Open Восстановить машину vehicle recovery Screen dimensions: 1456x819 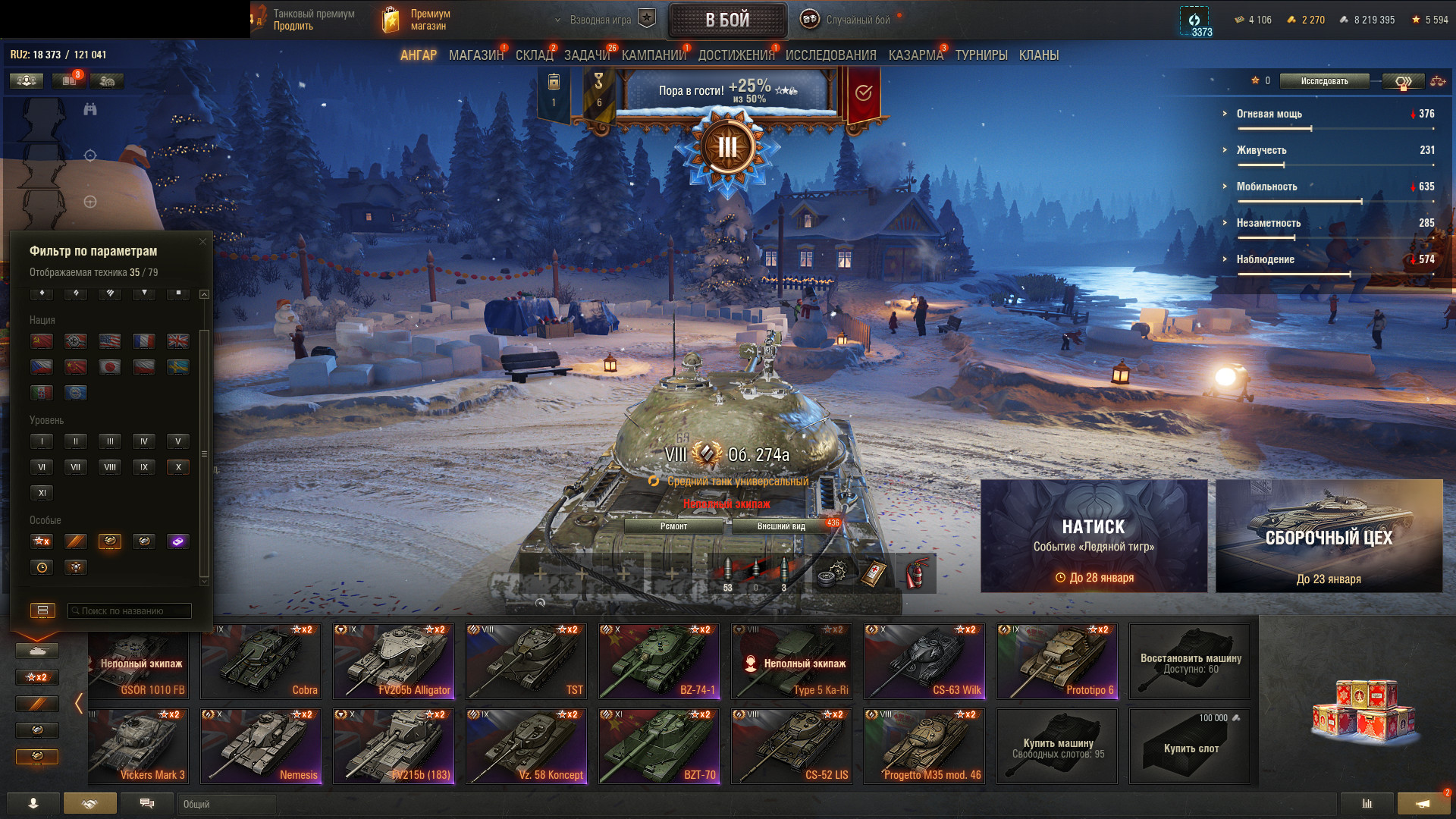pyautogui.click(x=1189, y=661)
